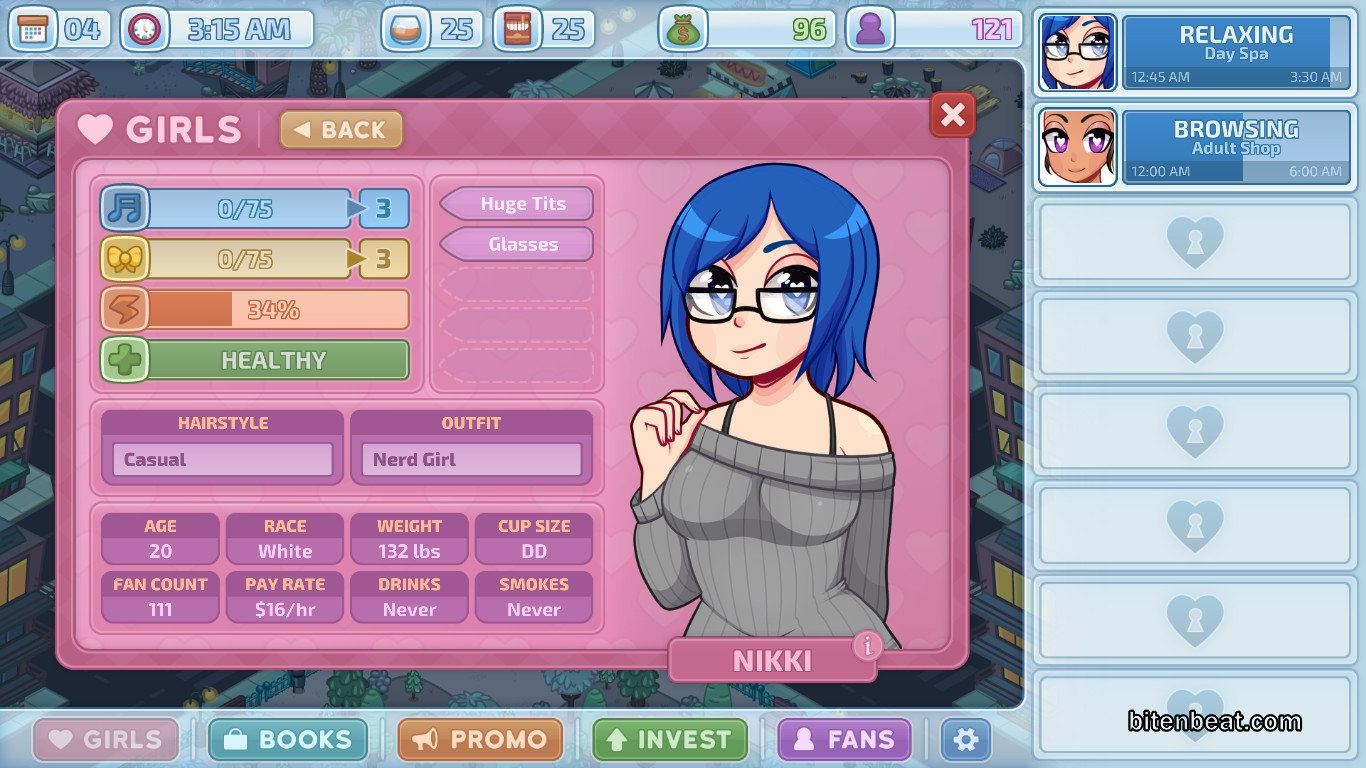Click the music note talent stat icon

pos(125,209)
